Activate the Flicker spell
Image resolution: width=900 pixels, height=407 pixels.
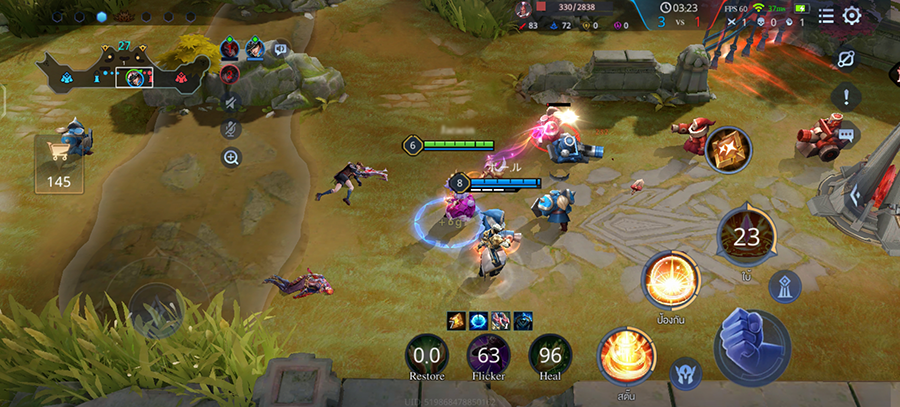coord(489,355)
